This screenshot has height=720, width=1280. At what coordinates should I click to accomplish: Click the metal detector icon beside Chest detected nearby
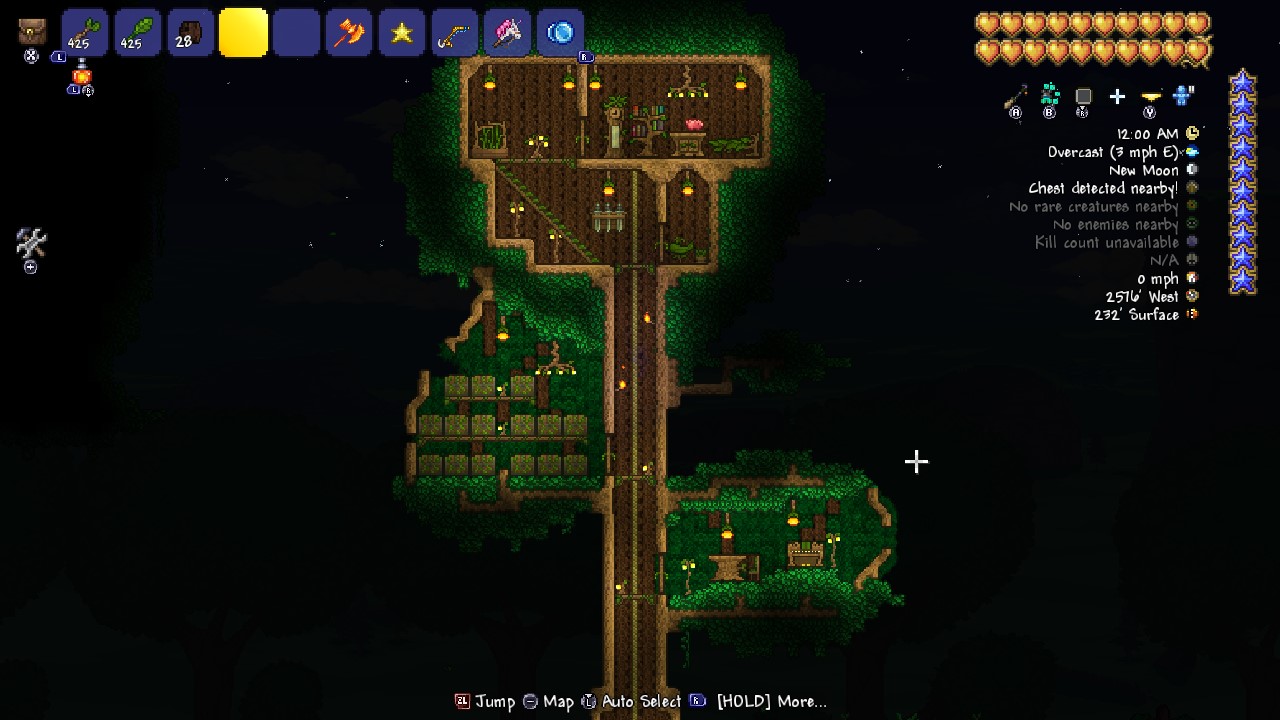point(1190,188)
